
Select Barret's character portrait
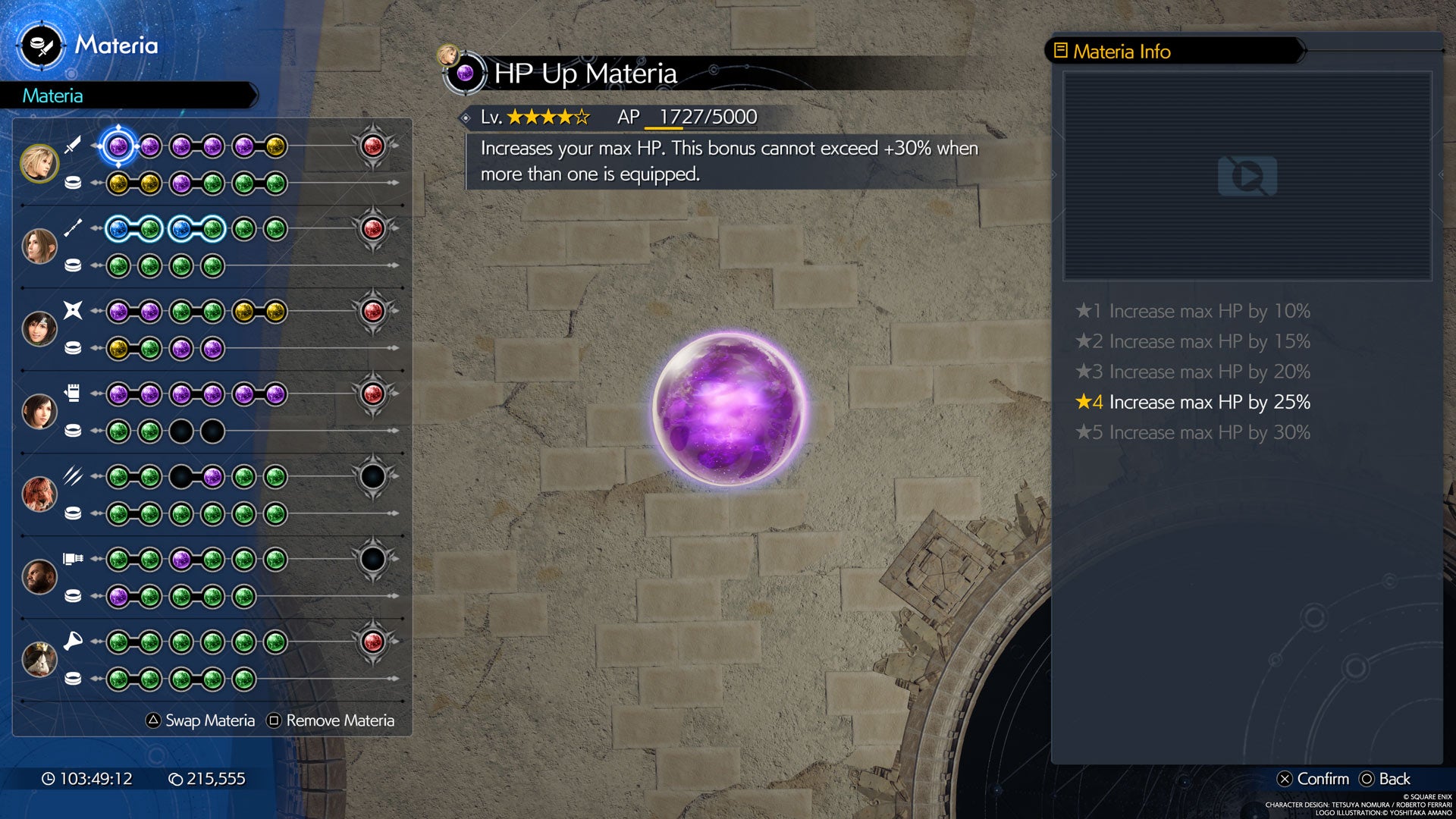point(42,576)
